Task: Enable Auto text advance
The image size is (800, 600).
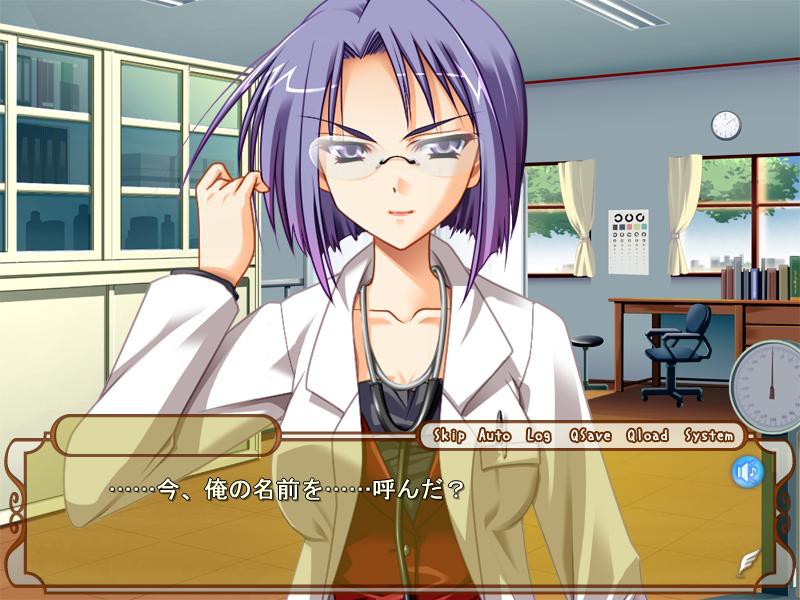Action: 494,435
